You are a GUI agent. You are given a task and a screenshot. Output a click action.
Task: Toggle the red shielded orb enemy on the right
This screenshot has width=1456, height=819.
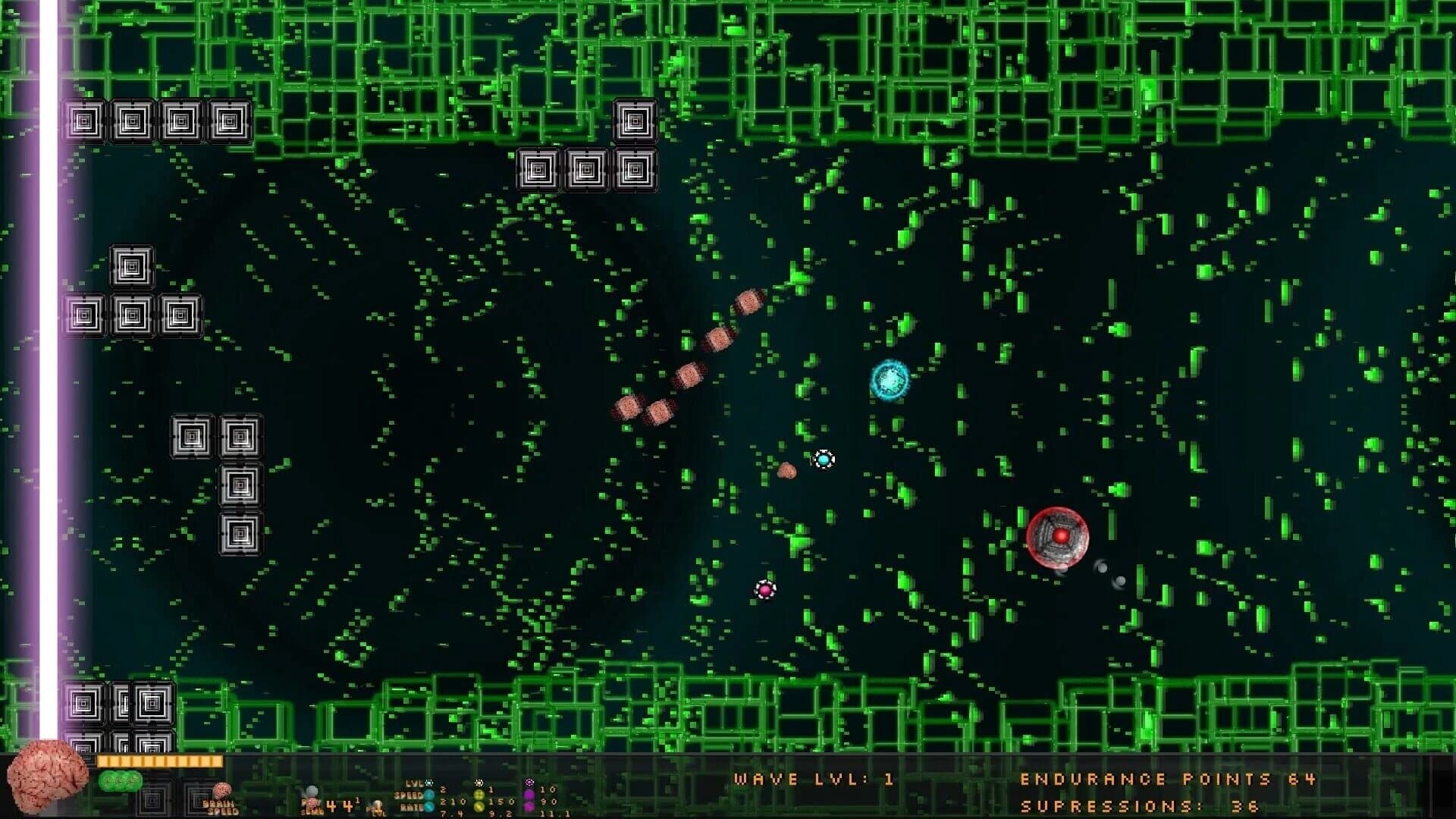(1059, 535)
